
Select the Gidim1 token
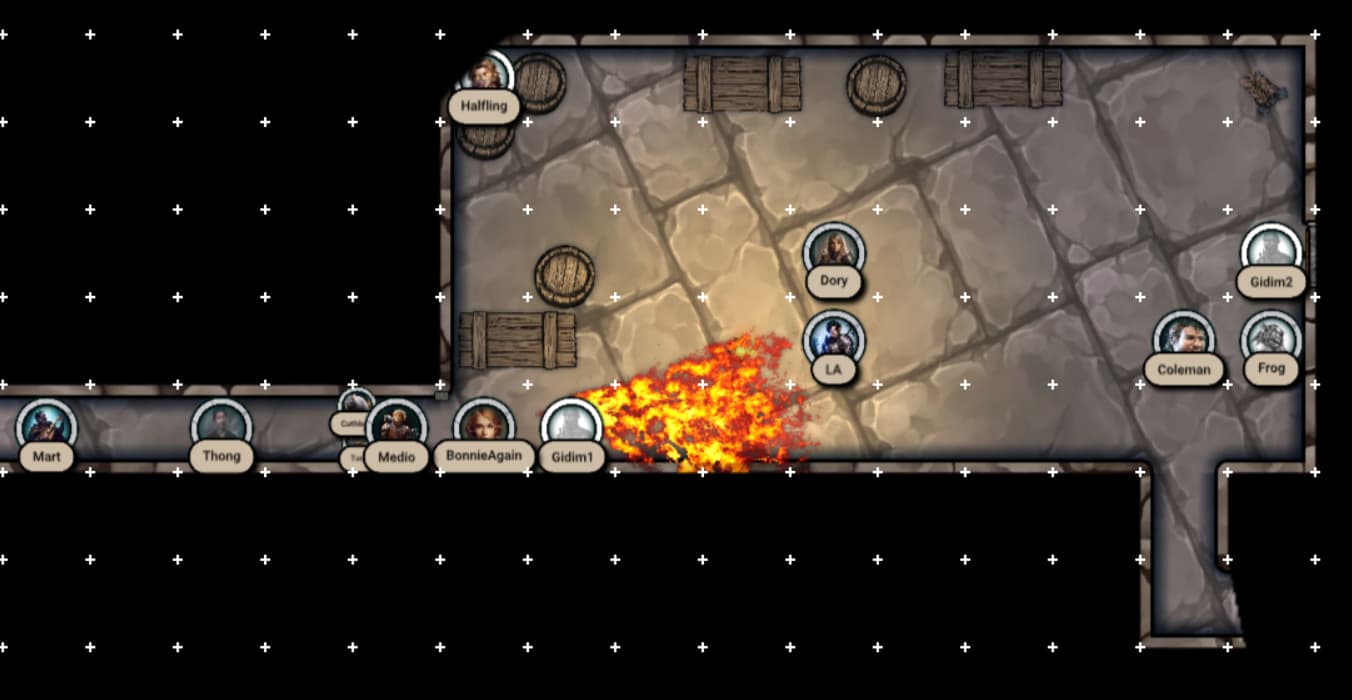572,427
